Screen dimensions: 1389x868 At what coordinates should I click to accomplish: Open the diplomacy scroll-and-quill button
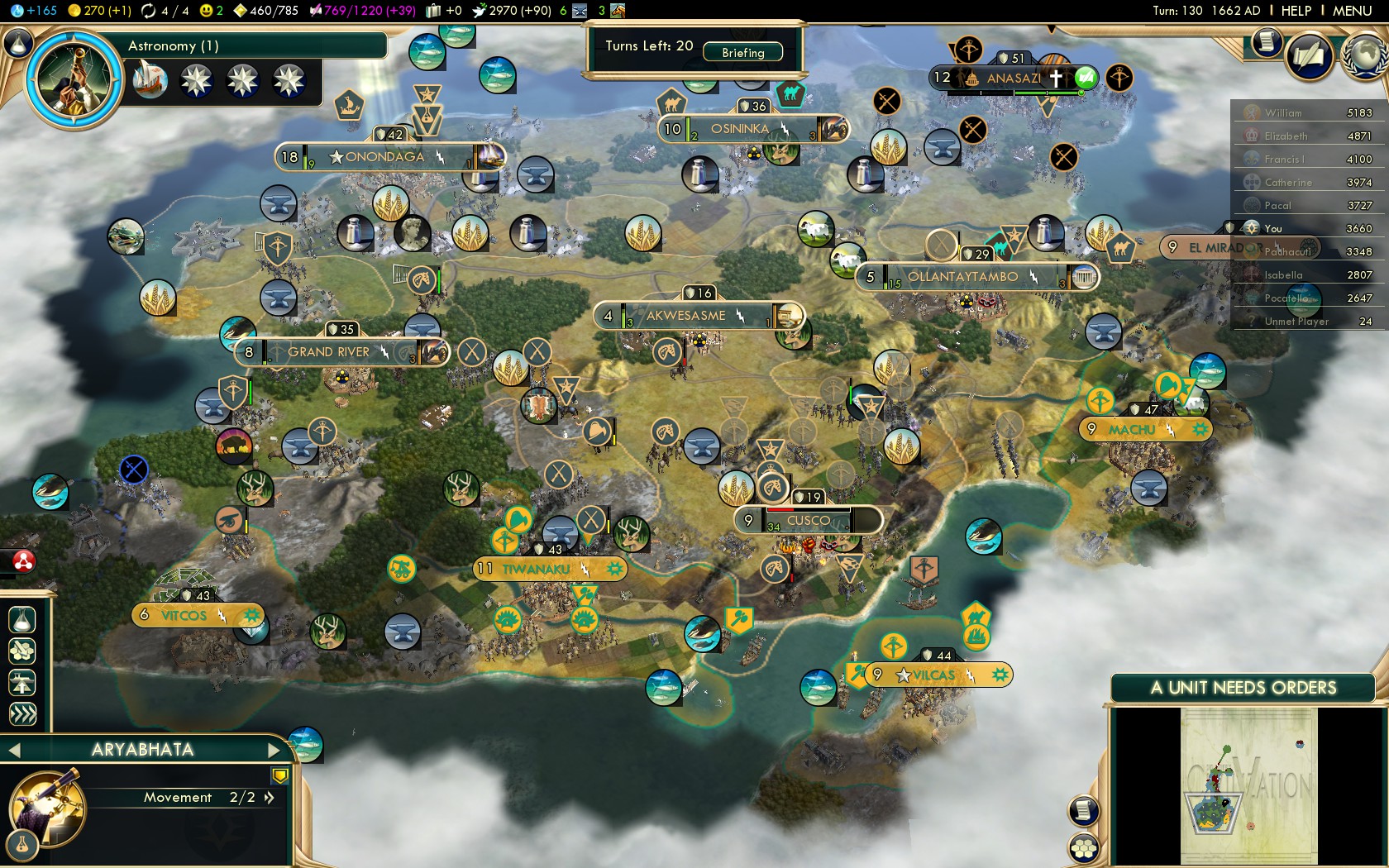tap(1308, 56)
